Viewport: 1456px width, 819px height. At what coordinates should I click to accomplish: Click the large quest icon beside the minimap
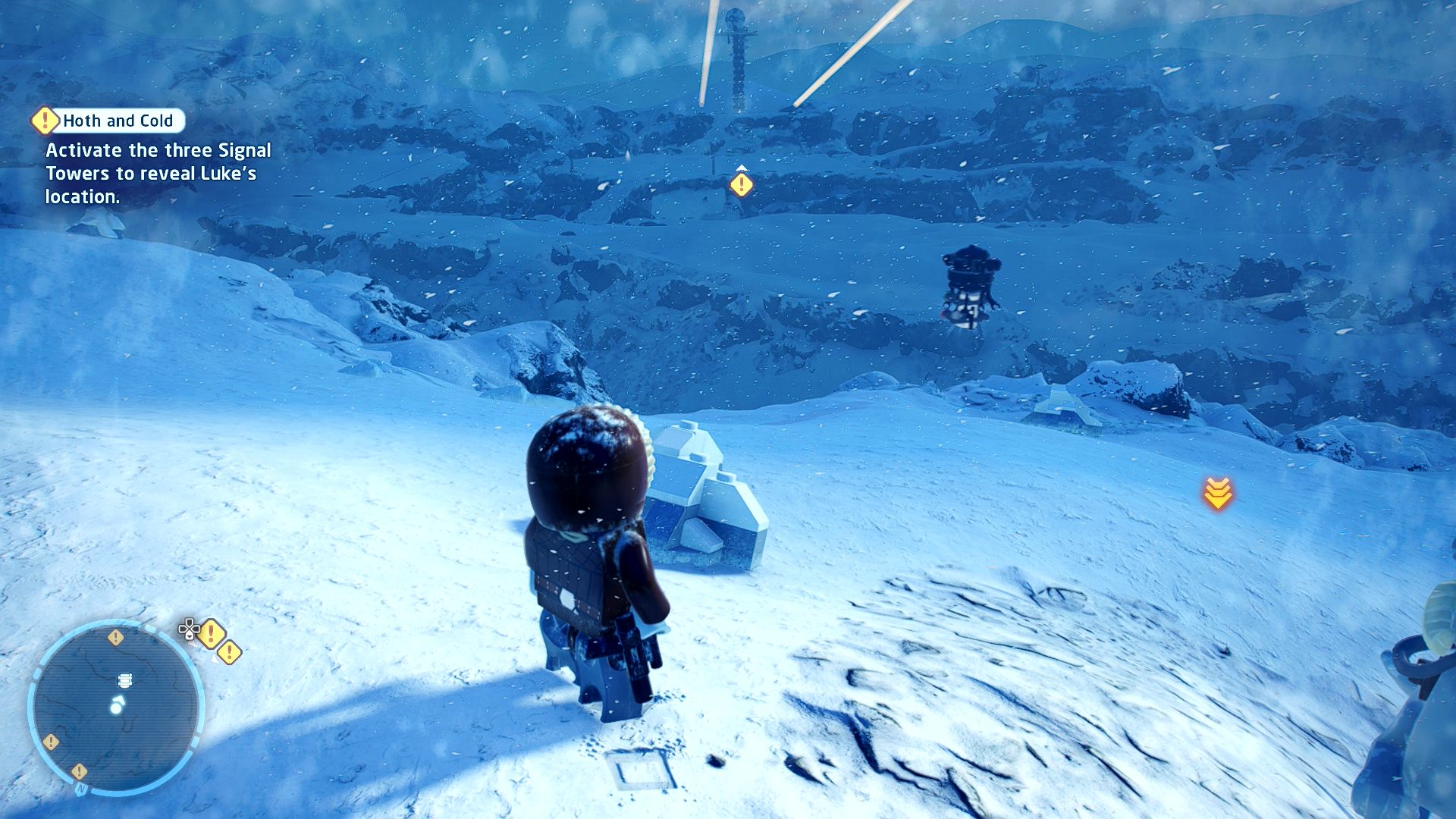point(212,634)
